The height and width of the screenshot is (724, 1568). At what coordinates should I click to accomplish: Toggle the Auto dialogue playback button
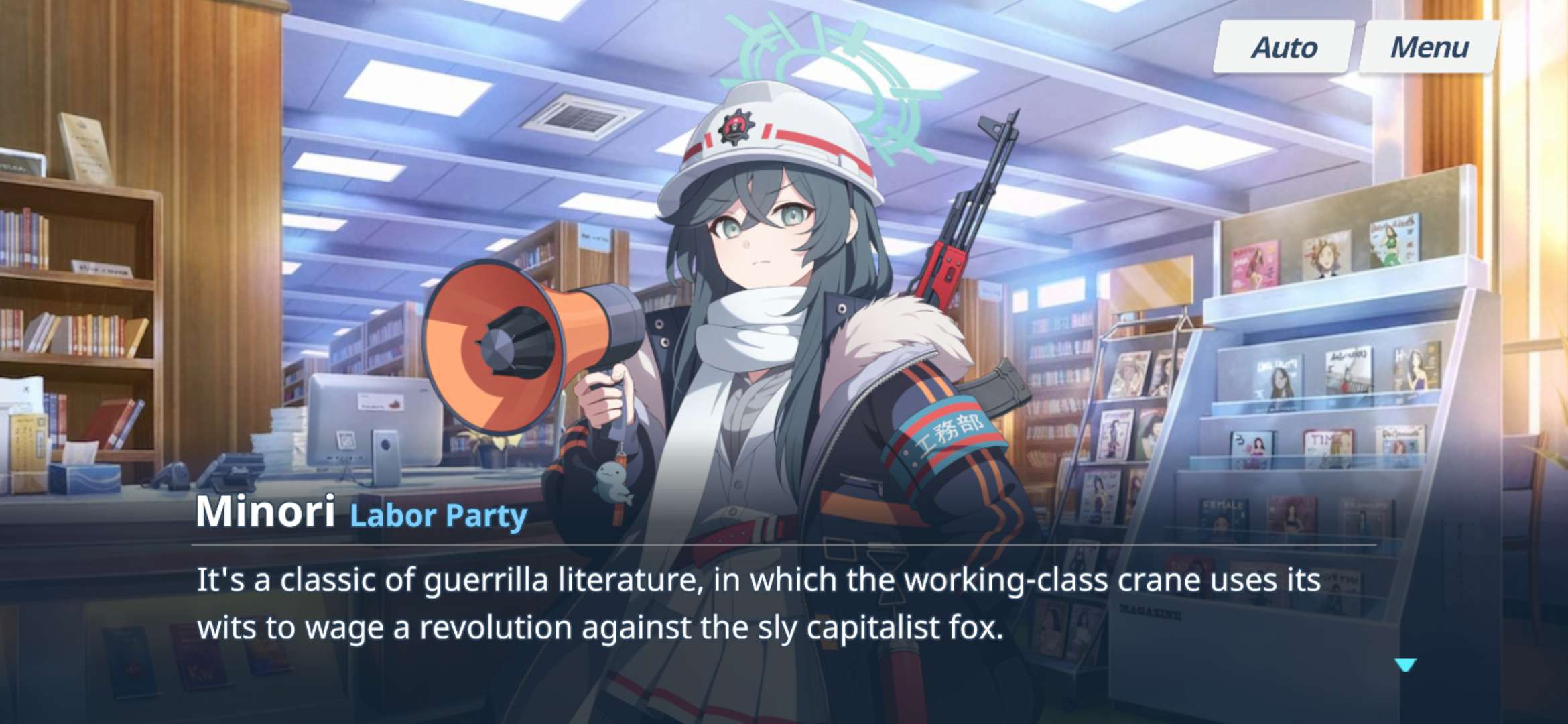tap(1284, 47)
